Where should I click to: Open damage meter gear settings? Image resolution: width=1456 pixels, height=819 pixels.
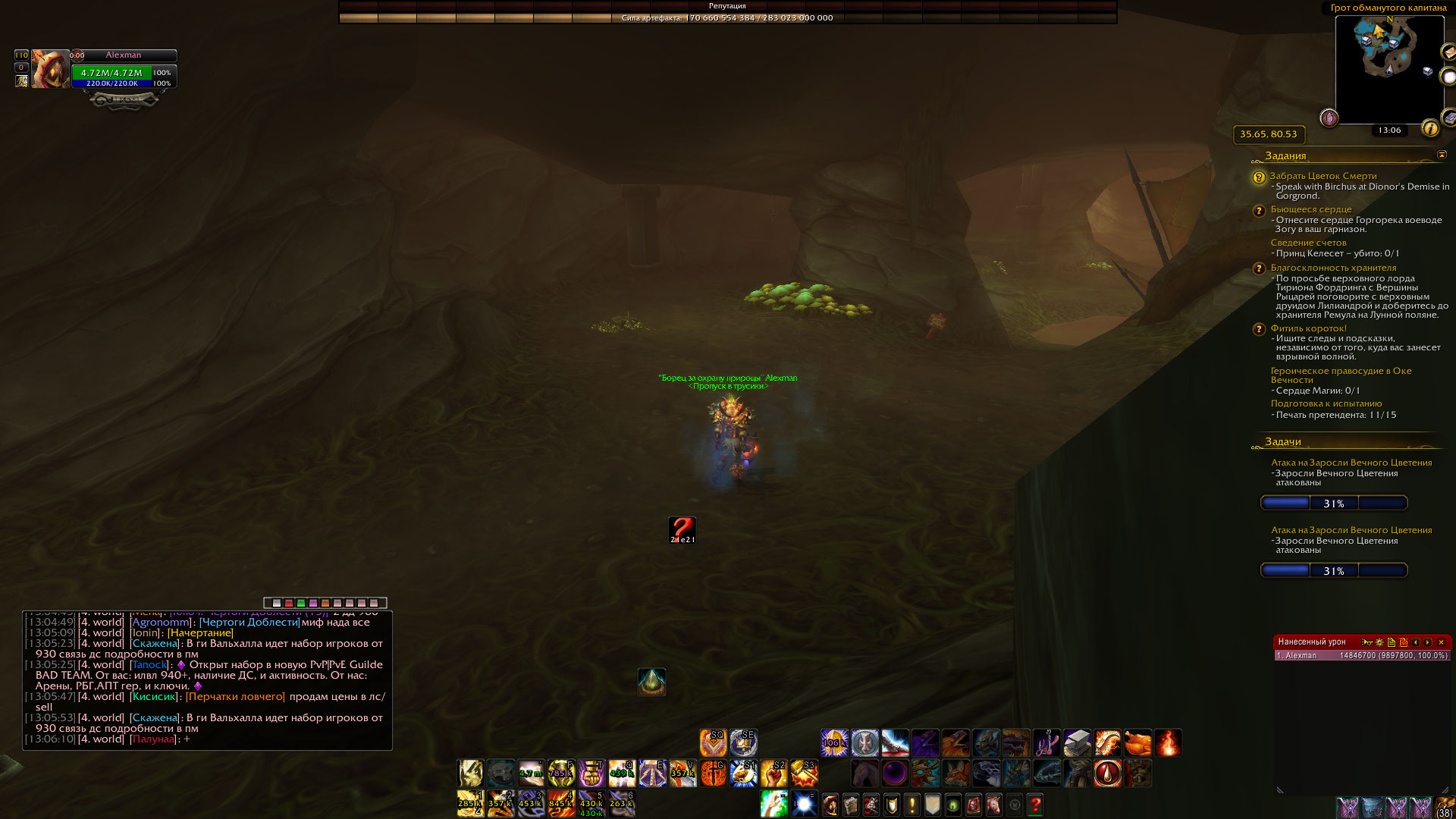tap(1379, 642)
